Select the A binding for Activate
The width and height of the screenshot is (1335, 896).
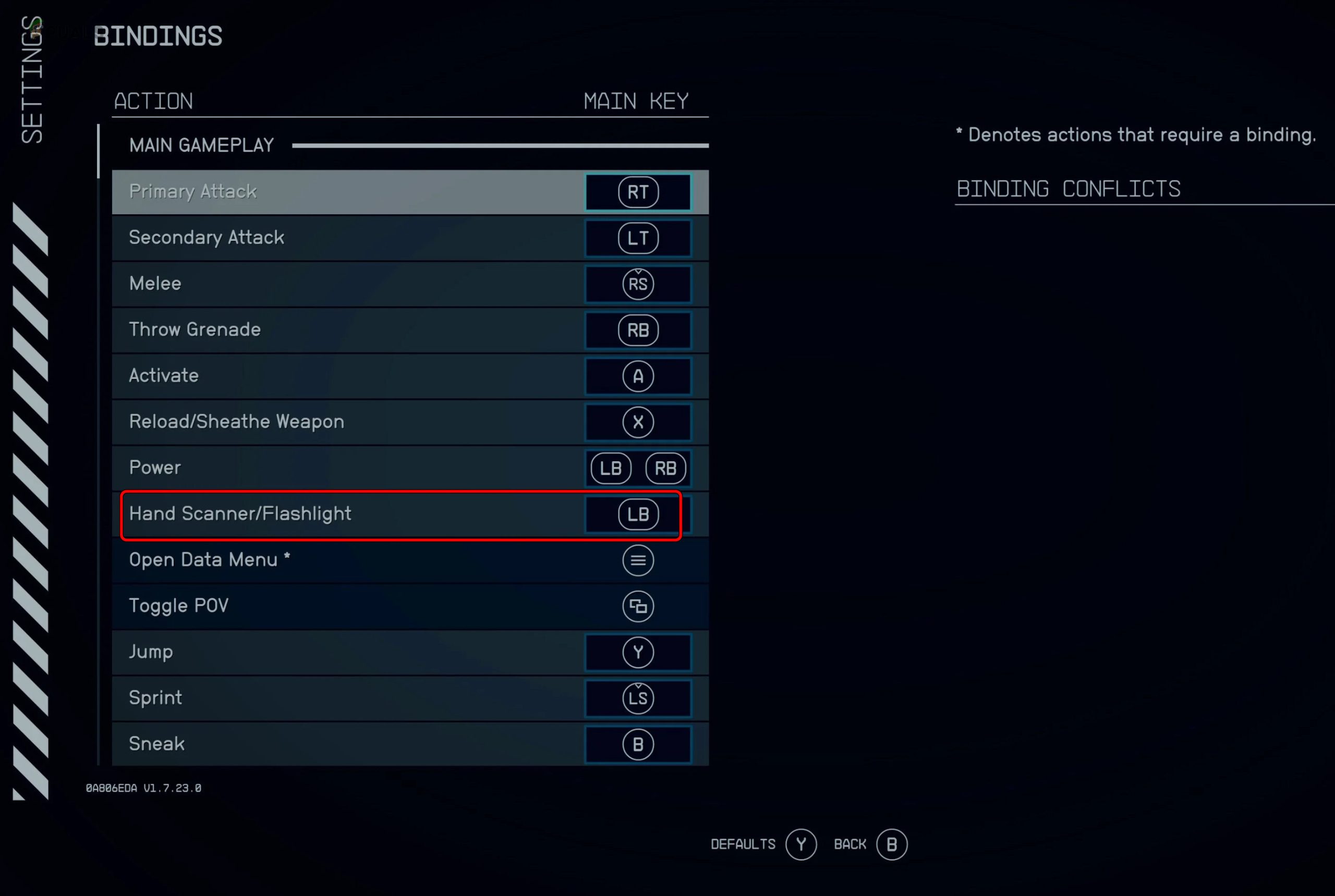point(638,376)
